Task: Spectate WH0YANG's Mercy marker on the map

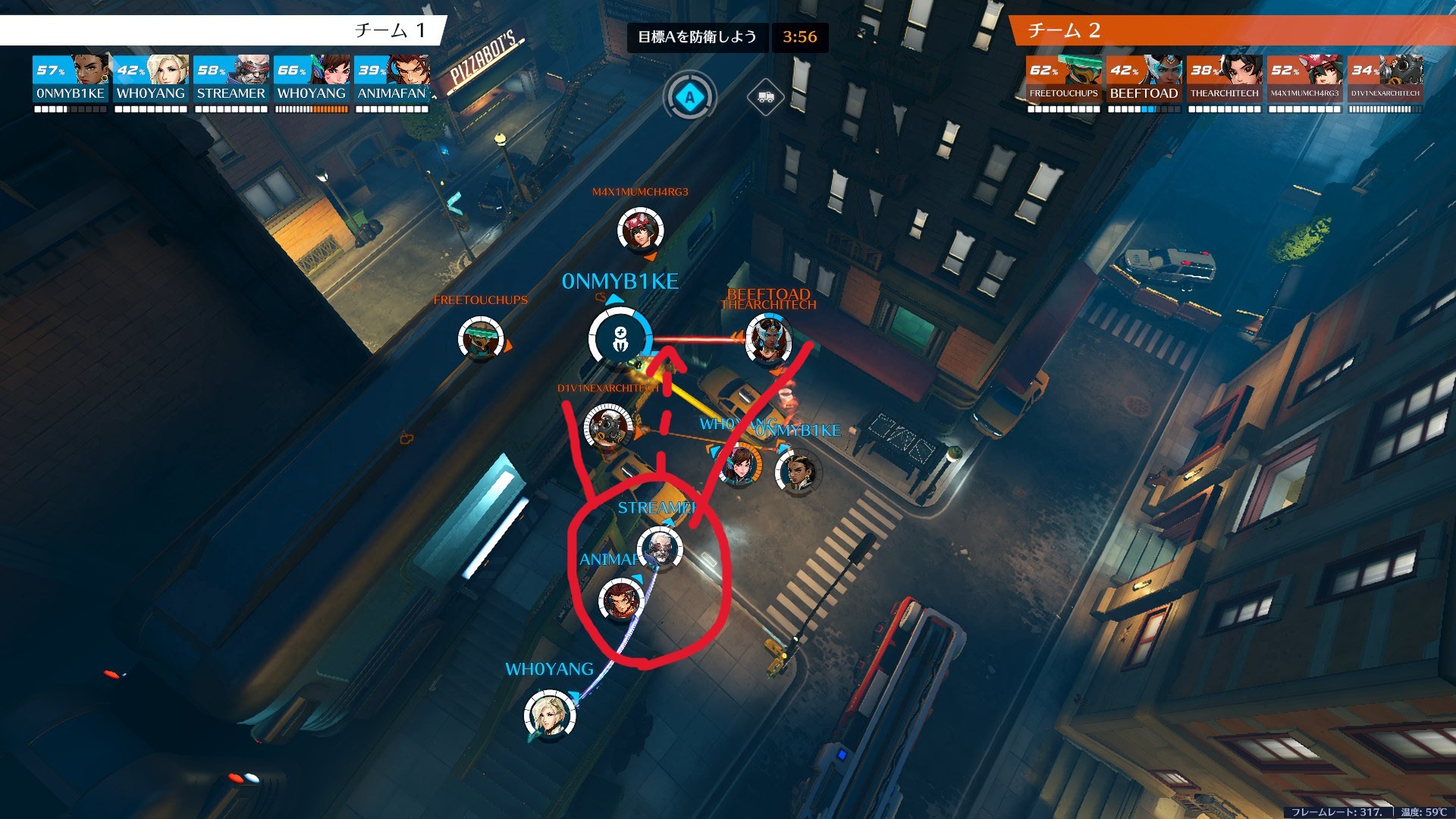Action: 550,714
